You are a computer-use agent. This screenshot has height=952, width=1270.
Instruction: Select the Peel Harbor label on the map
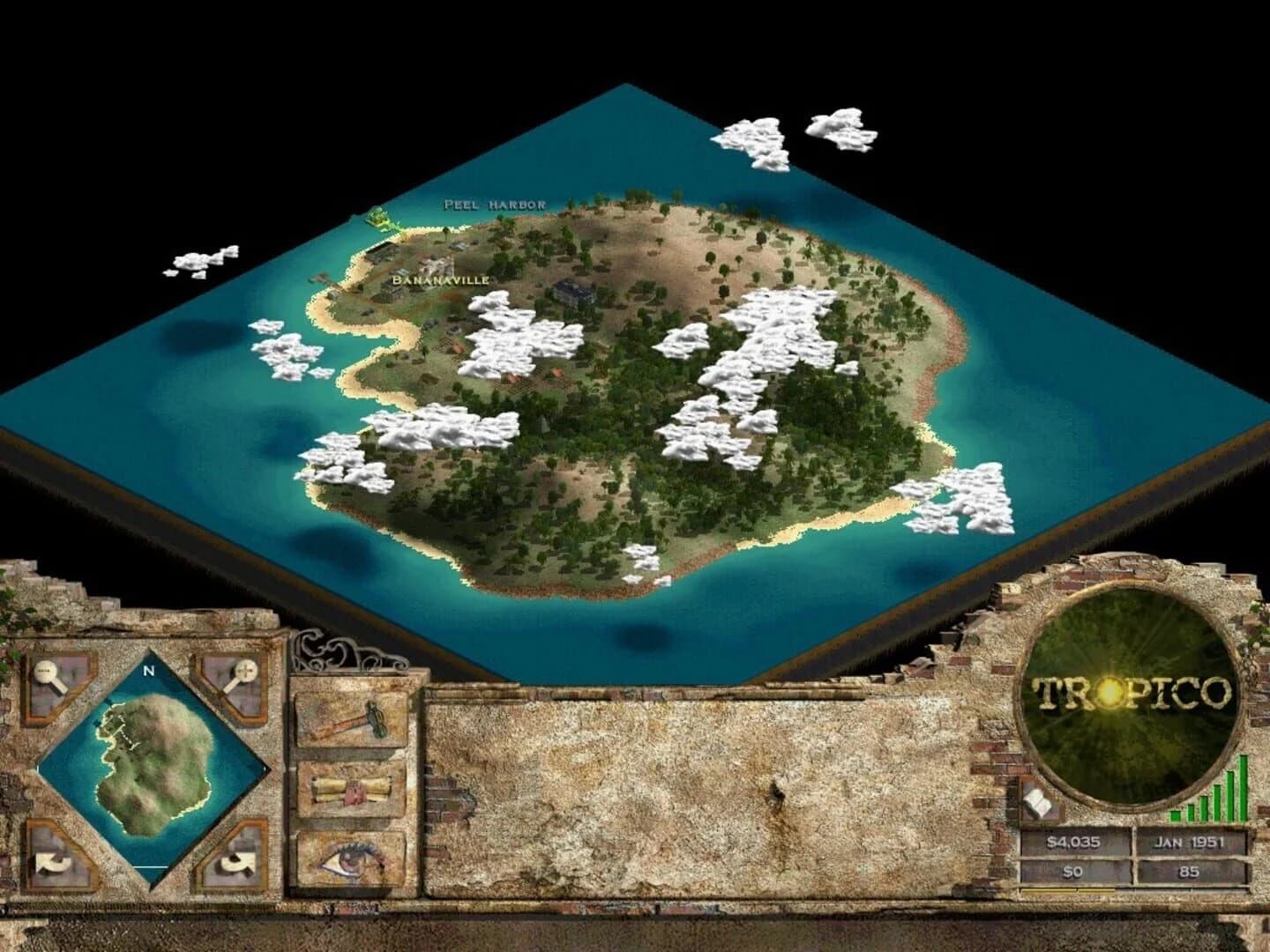click(x=494, y=204)
